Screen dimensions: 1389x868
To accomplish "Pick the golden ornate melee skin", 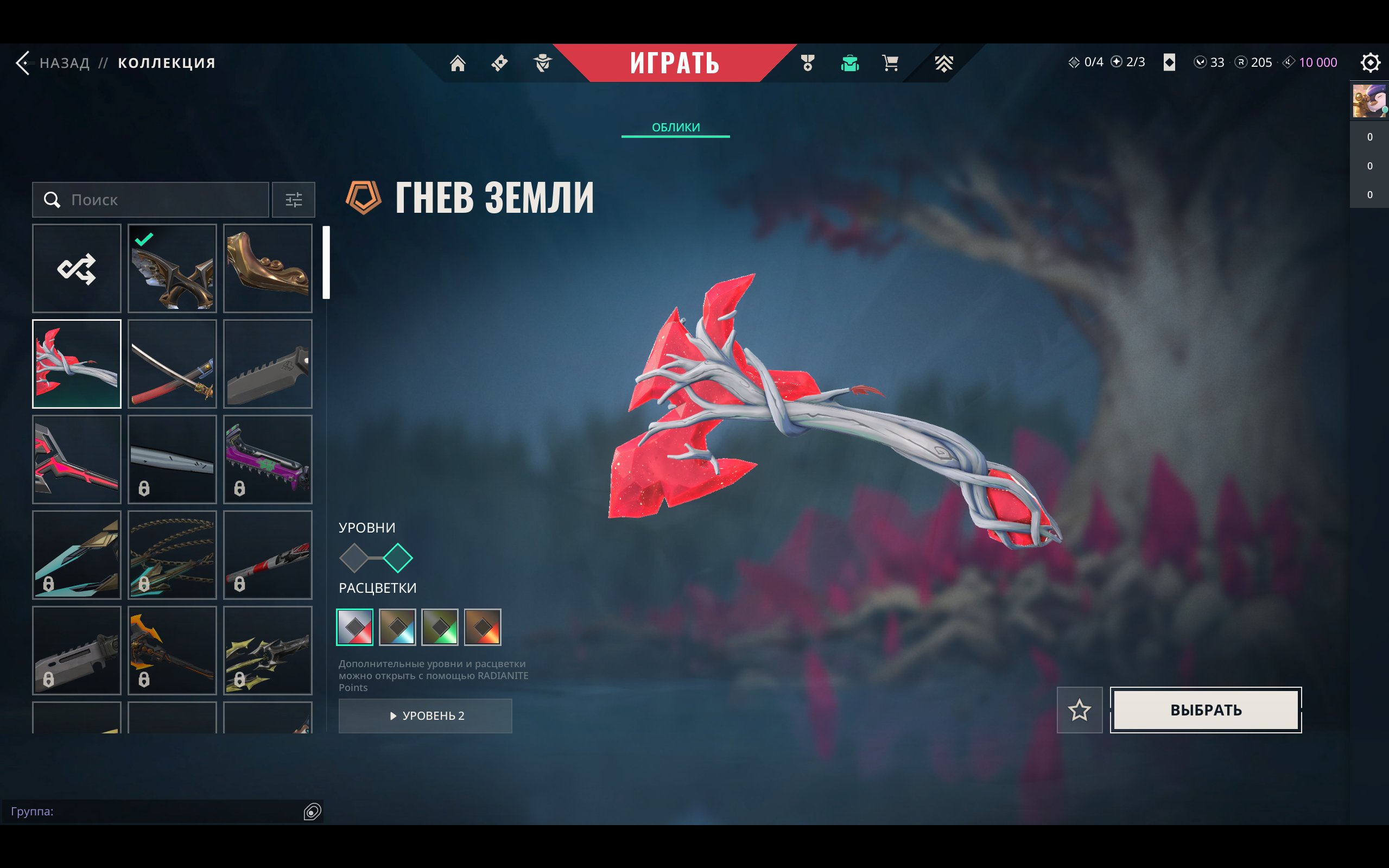I will pos(268,269).
